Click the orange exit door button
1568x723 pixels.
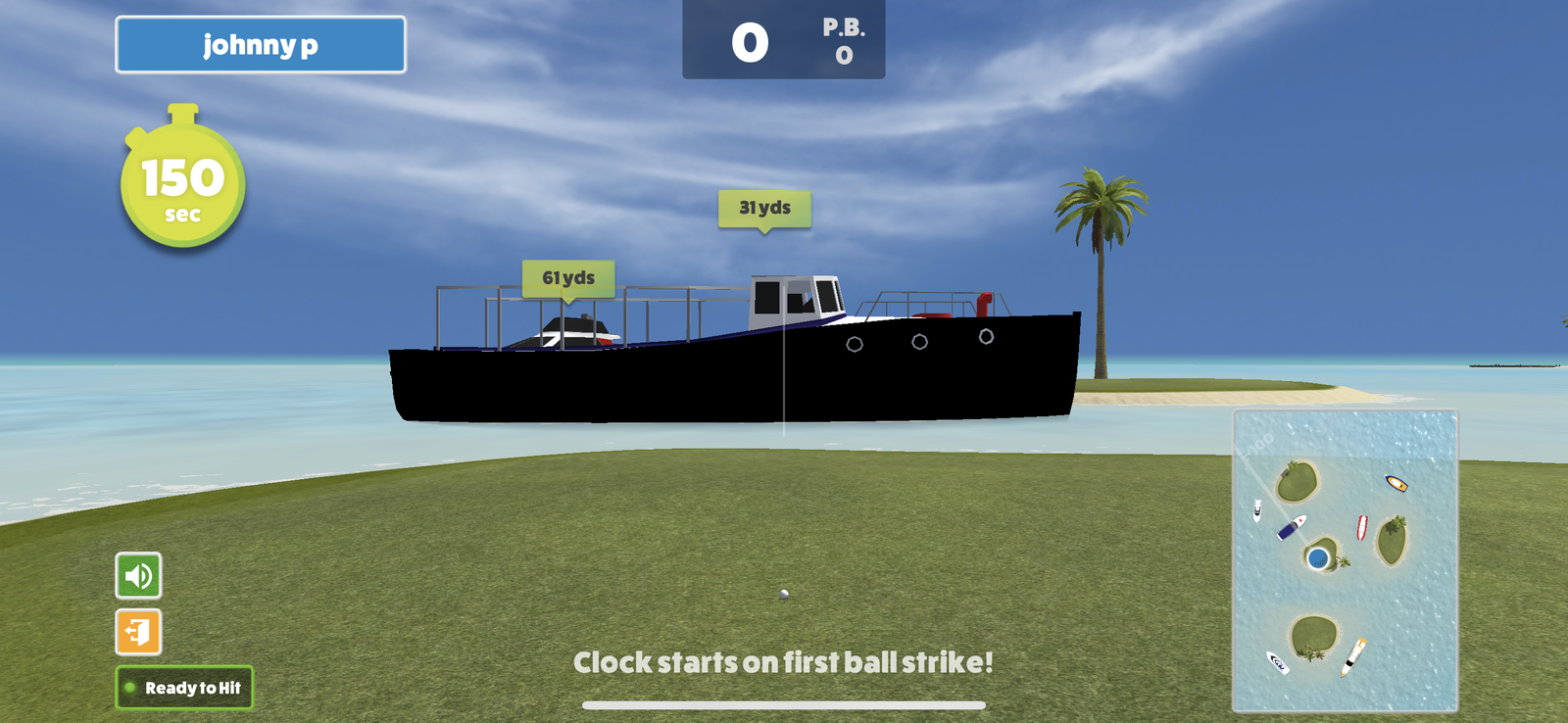click(x=138, y=632)
